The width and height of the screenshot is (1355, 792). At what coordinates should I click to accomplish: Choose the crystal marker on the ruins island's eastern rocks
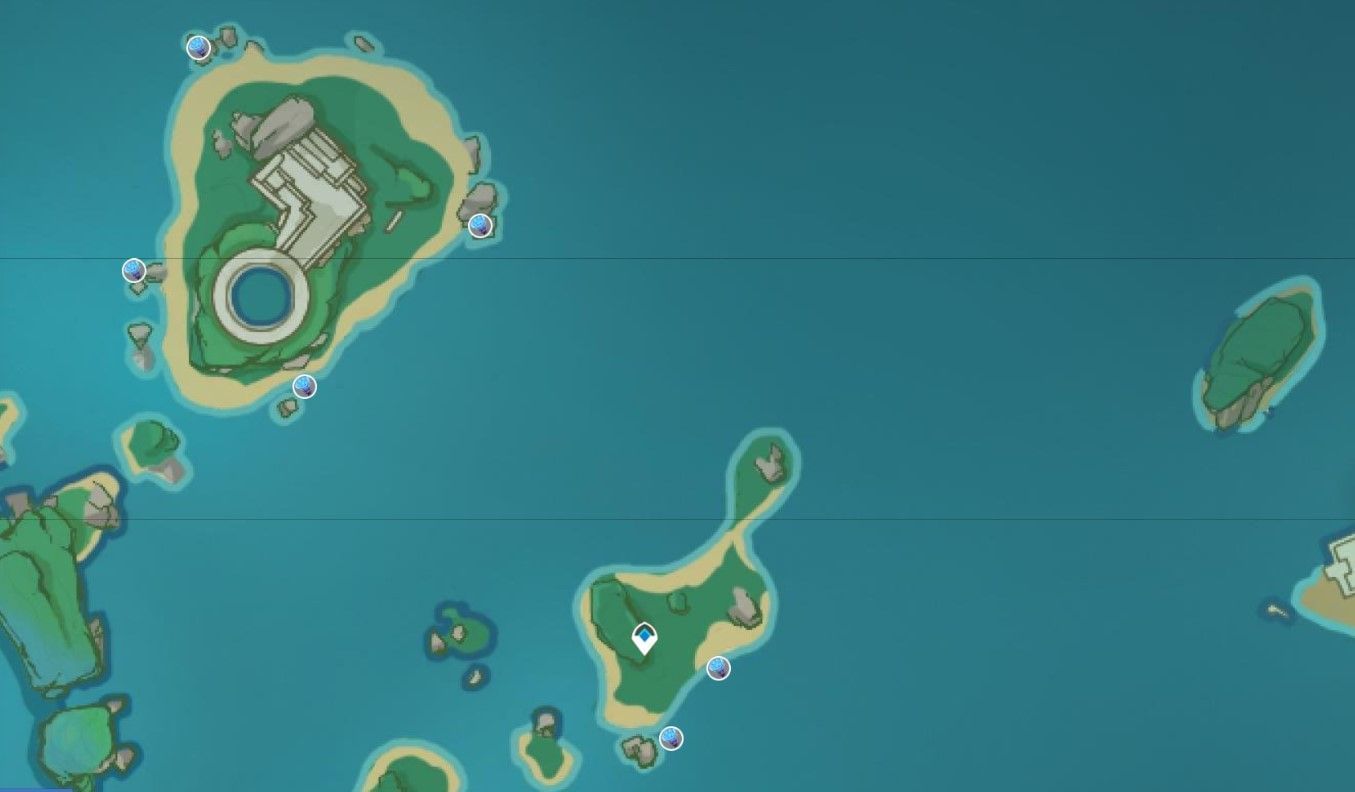480,225
